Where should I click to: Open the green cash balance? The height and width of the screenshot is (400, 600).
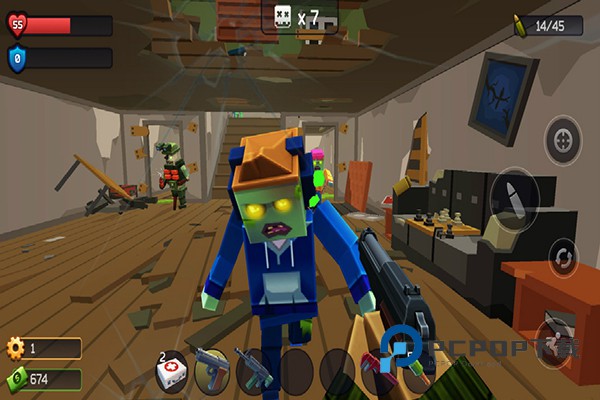pyautogui.click(x=43, y=379)
